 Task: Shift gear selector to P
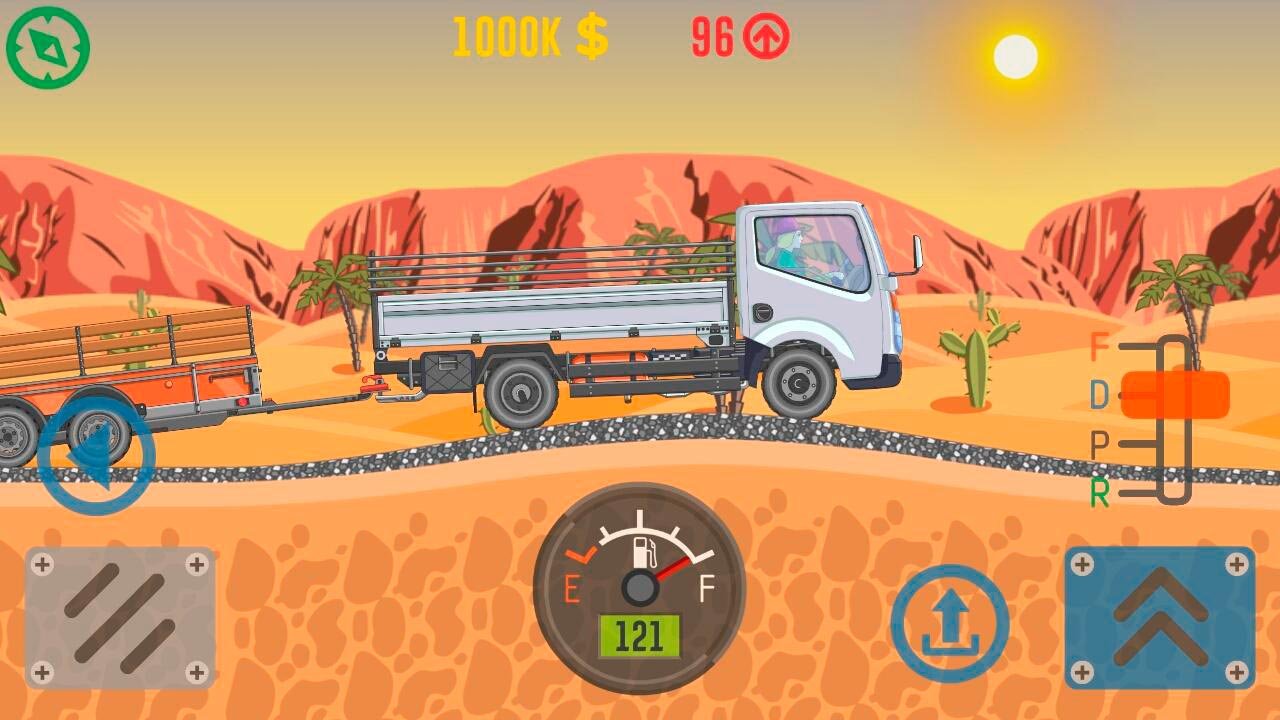pyautogui.click(x=1100, y=445)
